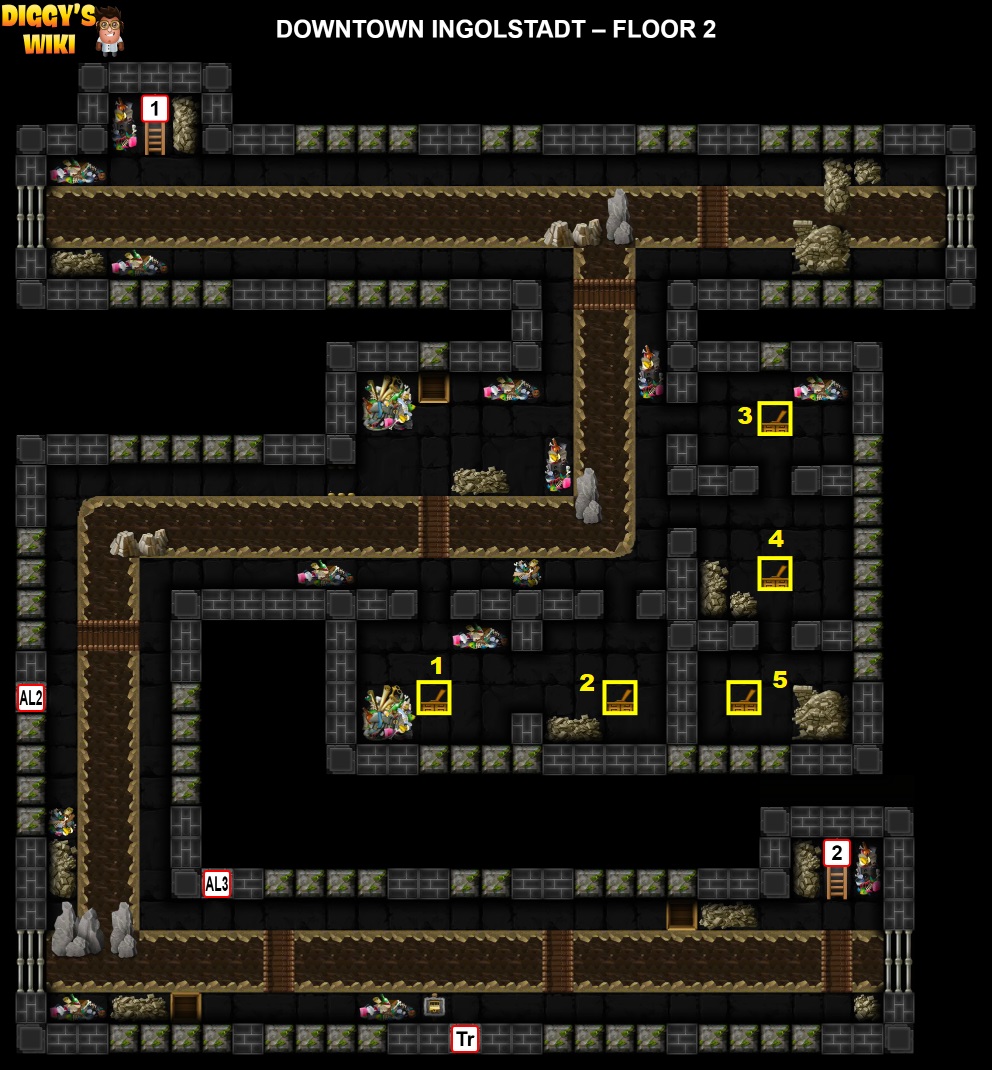
Task: Choose the Tr map marker
Action: (464, 1039)
